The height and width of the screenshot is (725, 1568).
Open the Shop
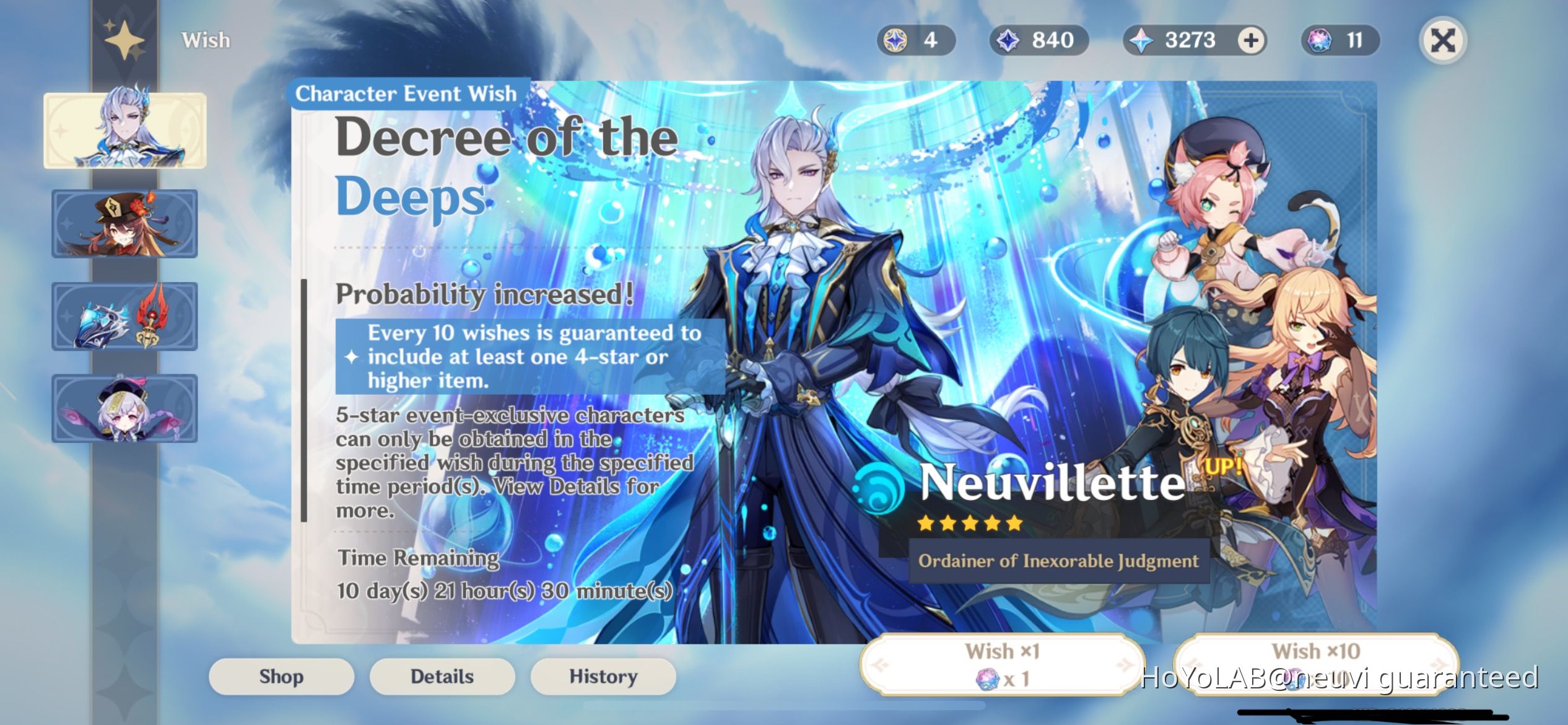[281, 677]
